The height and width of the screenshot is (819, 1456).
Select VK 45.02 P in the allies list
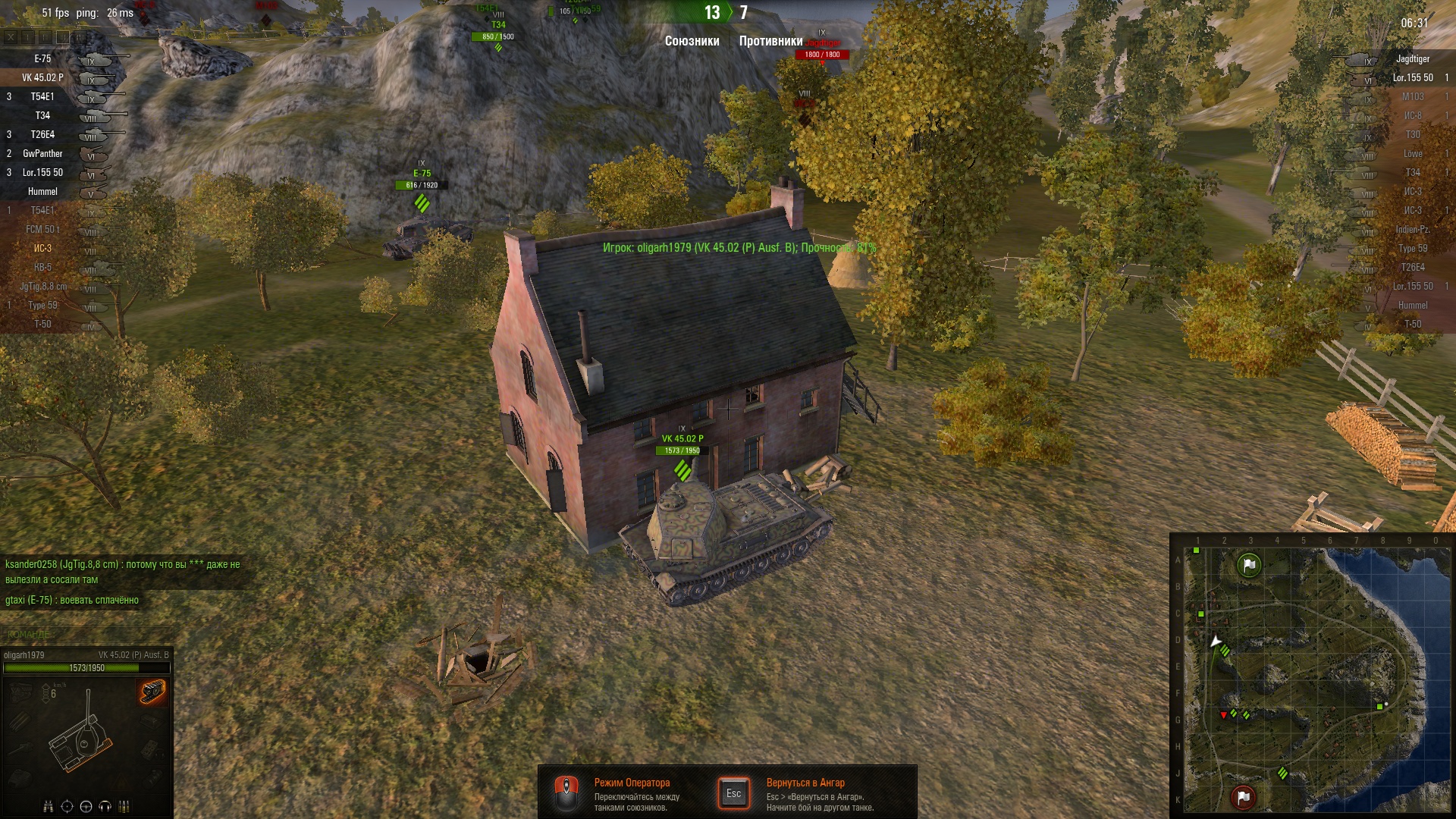coord(43,78)
